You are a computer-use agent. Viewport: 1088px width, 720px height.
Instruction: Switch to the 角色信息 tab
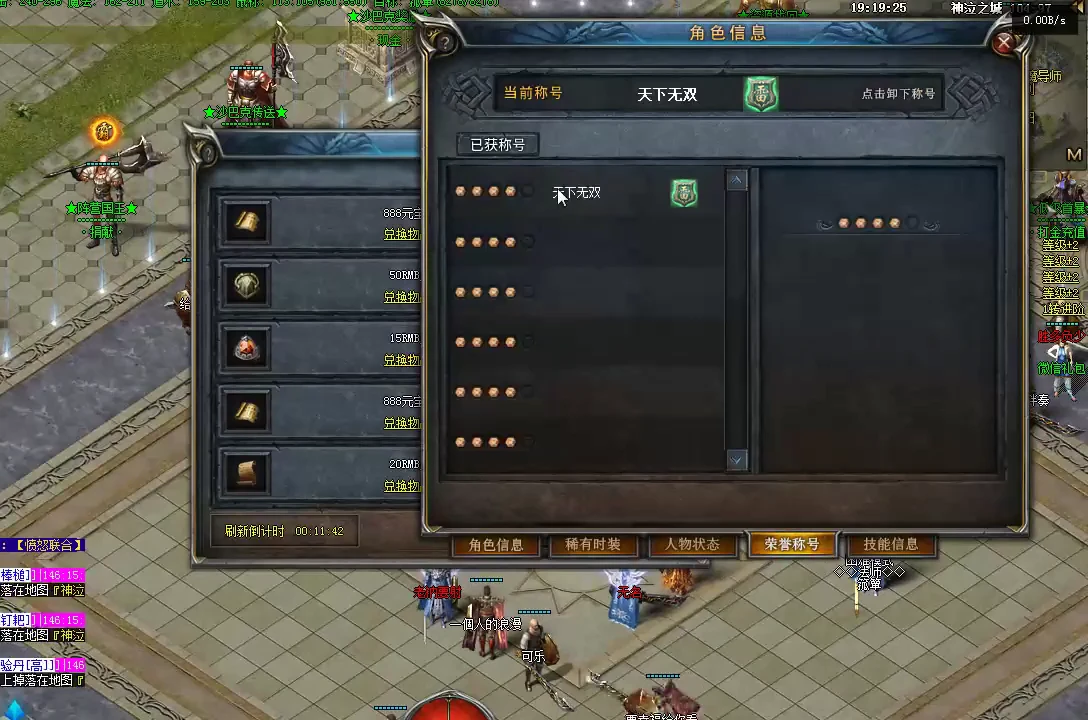point(496,545)
